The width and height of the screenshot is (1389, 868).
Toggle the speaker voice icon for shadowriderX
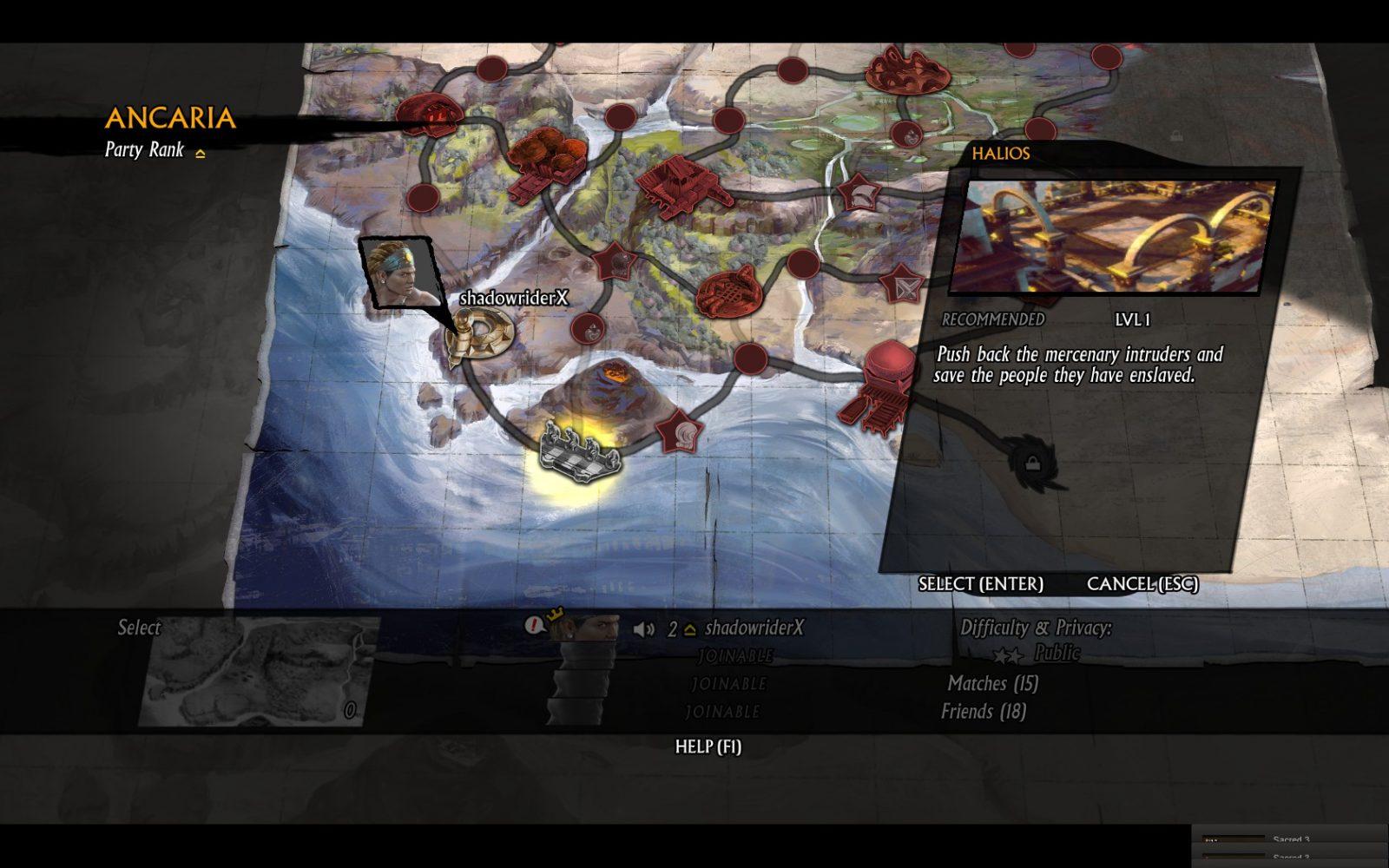[643, 629]
